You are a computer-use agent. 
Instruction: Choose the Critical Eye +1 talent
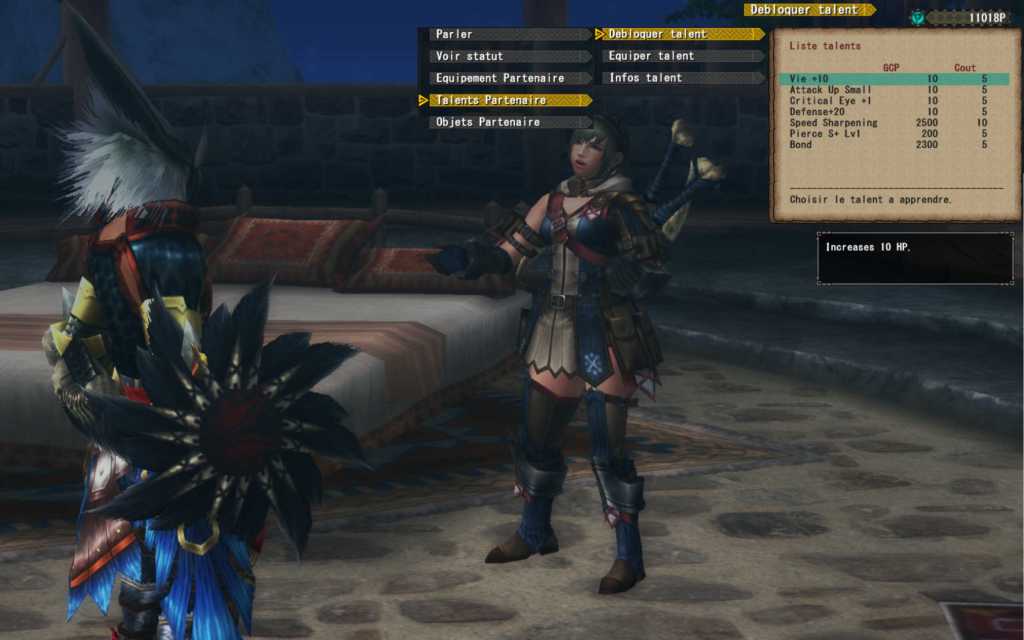pyautogui.click(x=893, y=101)
